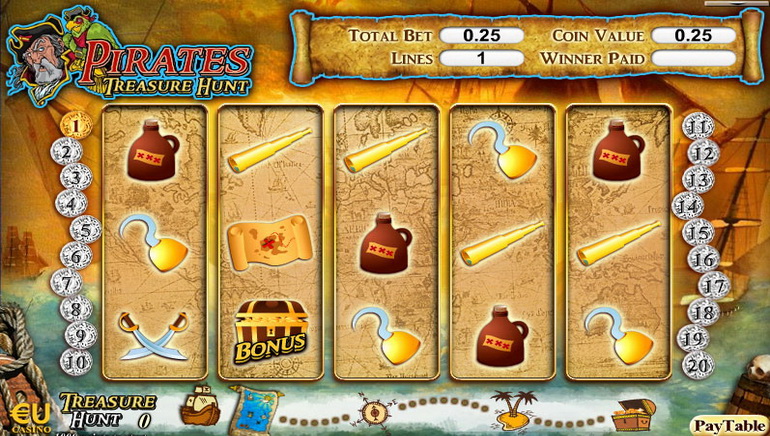Choose payline number 2
This screenshot has width=770, height=436.
(x=67, y=153)
